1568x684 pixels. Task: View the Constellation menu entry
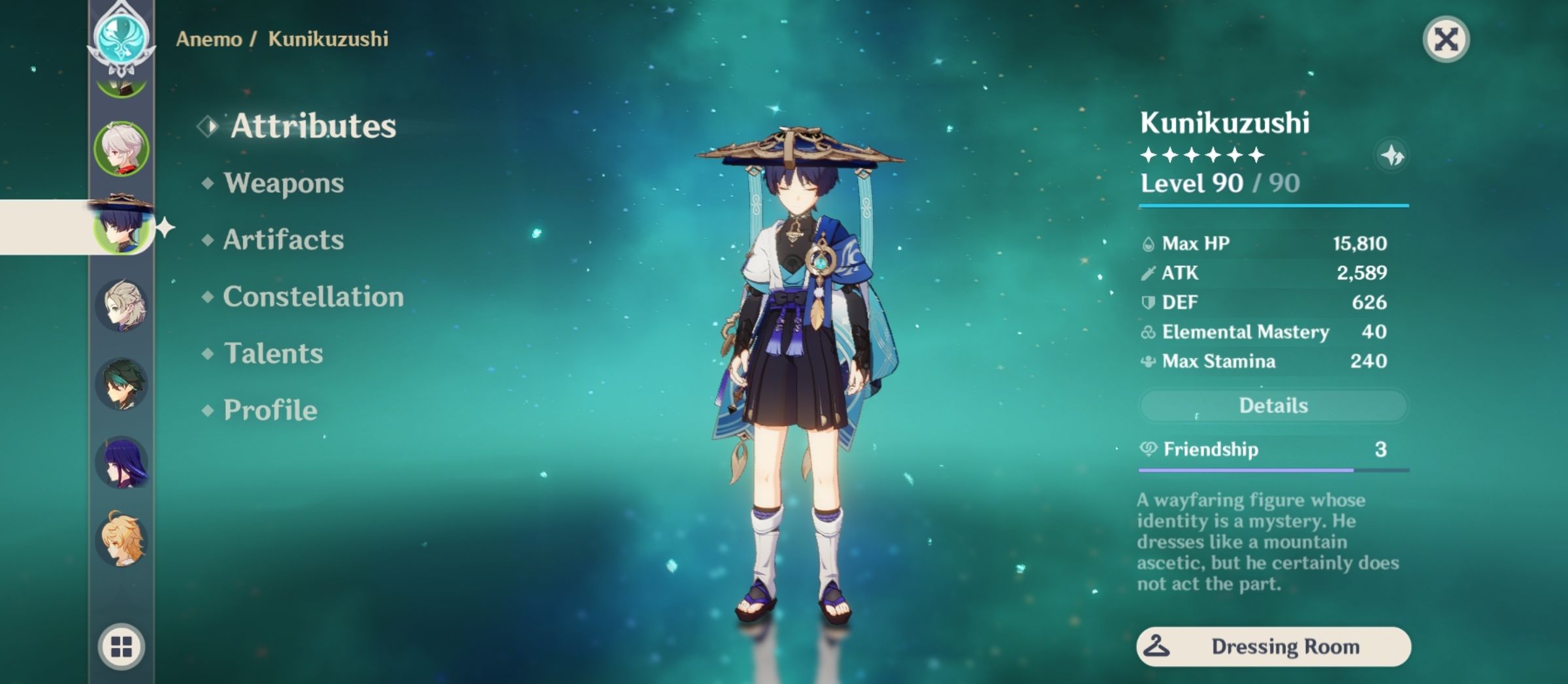coord(310,297)
